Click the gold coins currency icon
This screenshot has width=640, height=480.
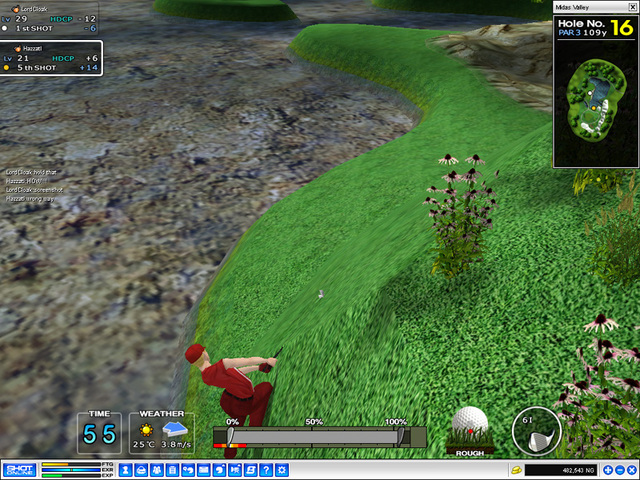(516, 470)
